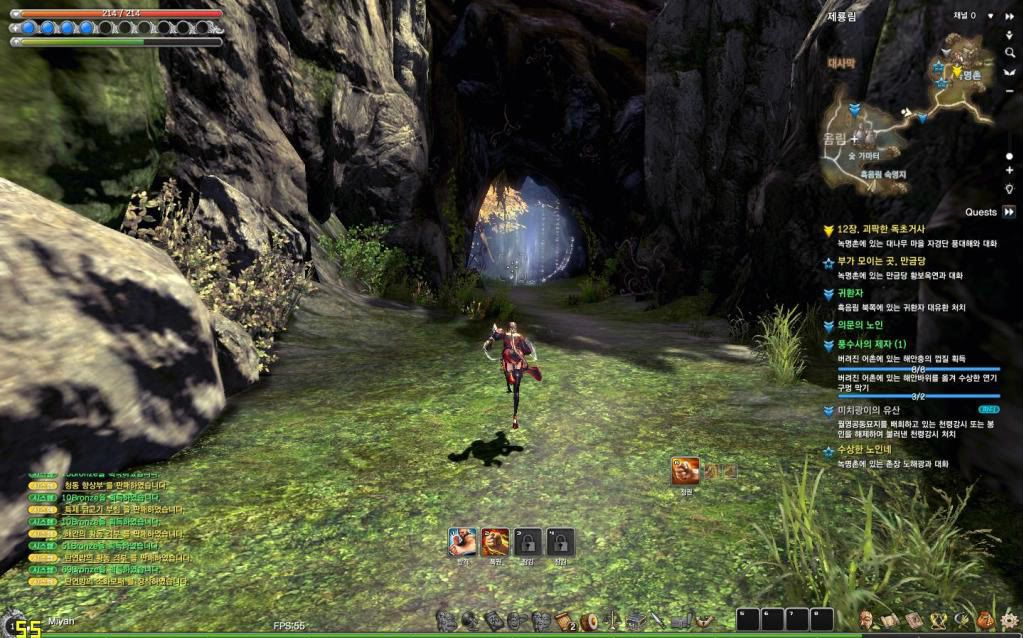Screen dimensions: 1023x638
Task: Select the '수상한 노인네' quest
Action: pos(870,451)
